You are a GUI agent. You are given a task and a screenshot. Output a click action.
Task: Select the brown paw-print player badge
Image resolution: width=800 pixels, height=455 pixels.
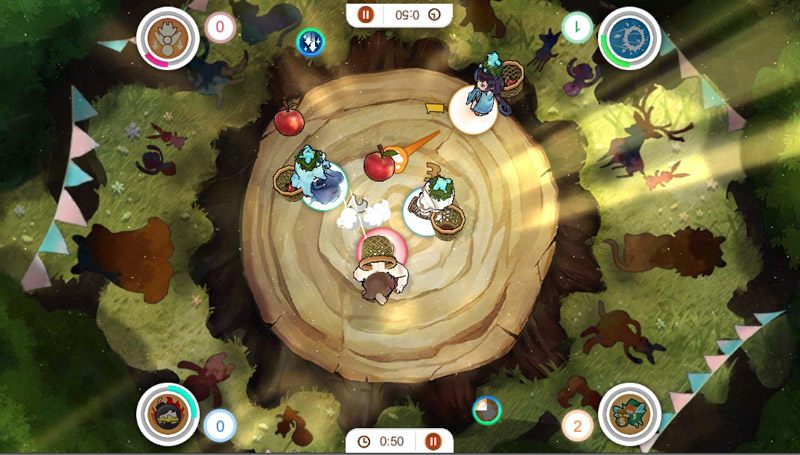167,39
